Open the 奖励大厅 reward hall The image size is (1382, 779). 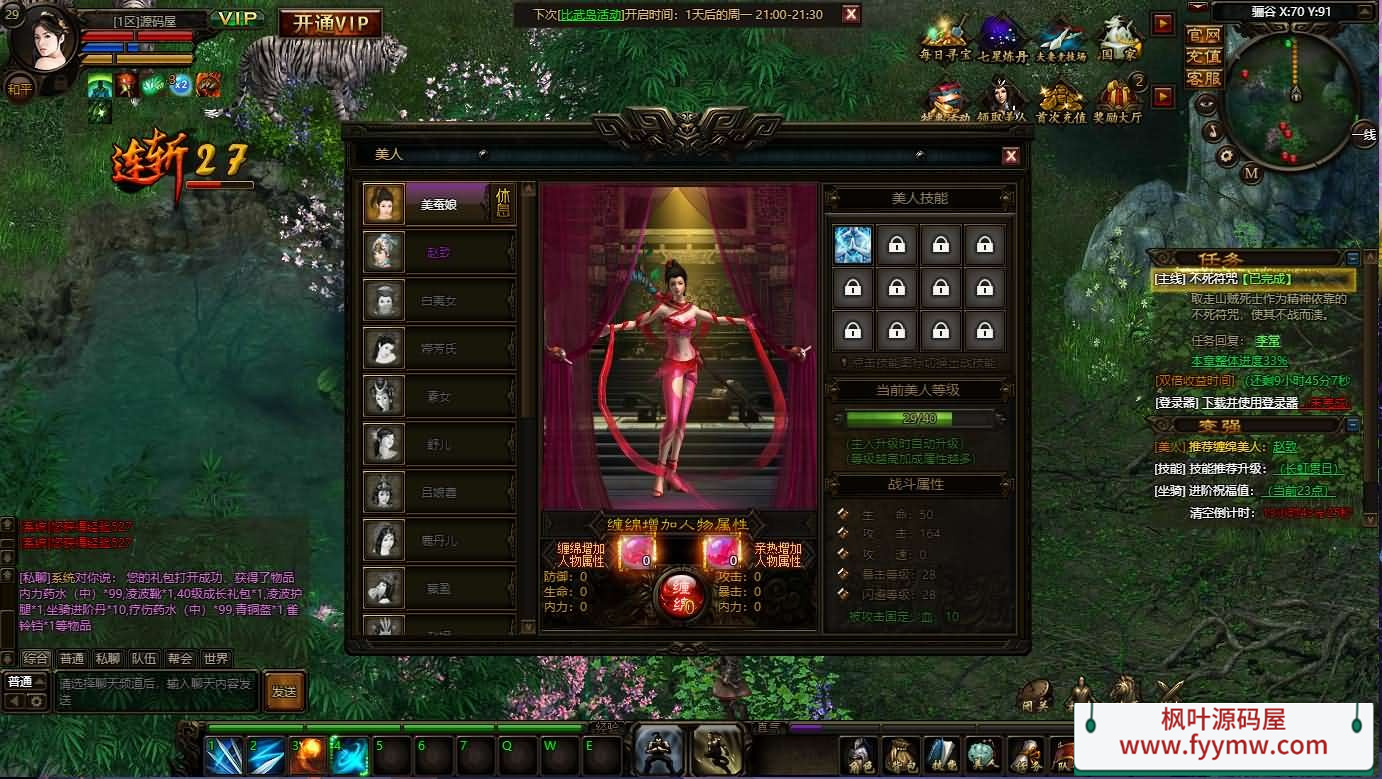(1118, 100)
